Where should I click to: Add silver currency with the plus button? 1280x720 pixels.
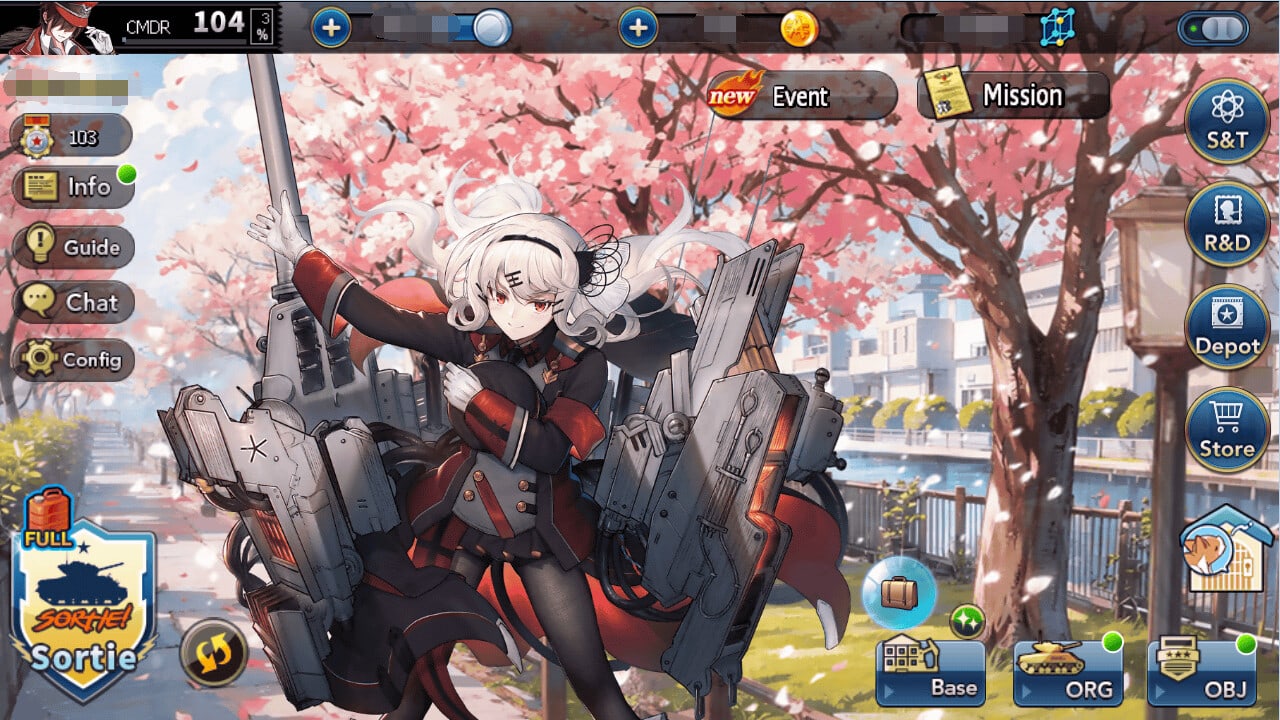pyautogui.click(x=331, y=28)
